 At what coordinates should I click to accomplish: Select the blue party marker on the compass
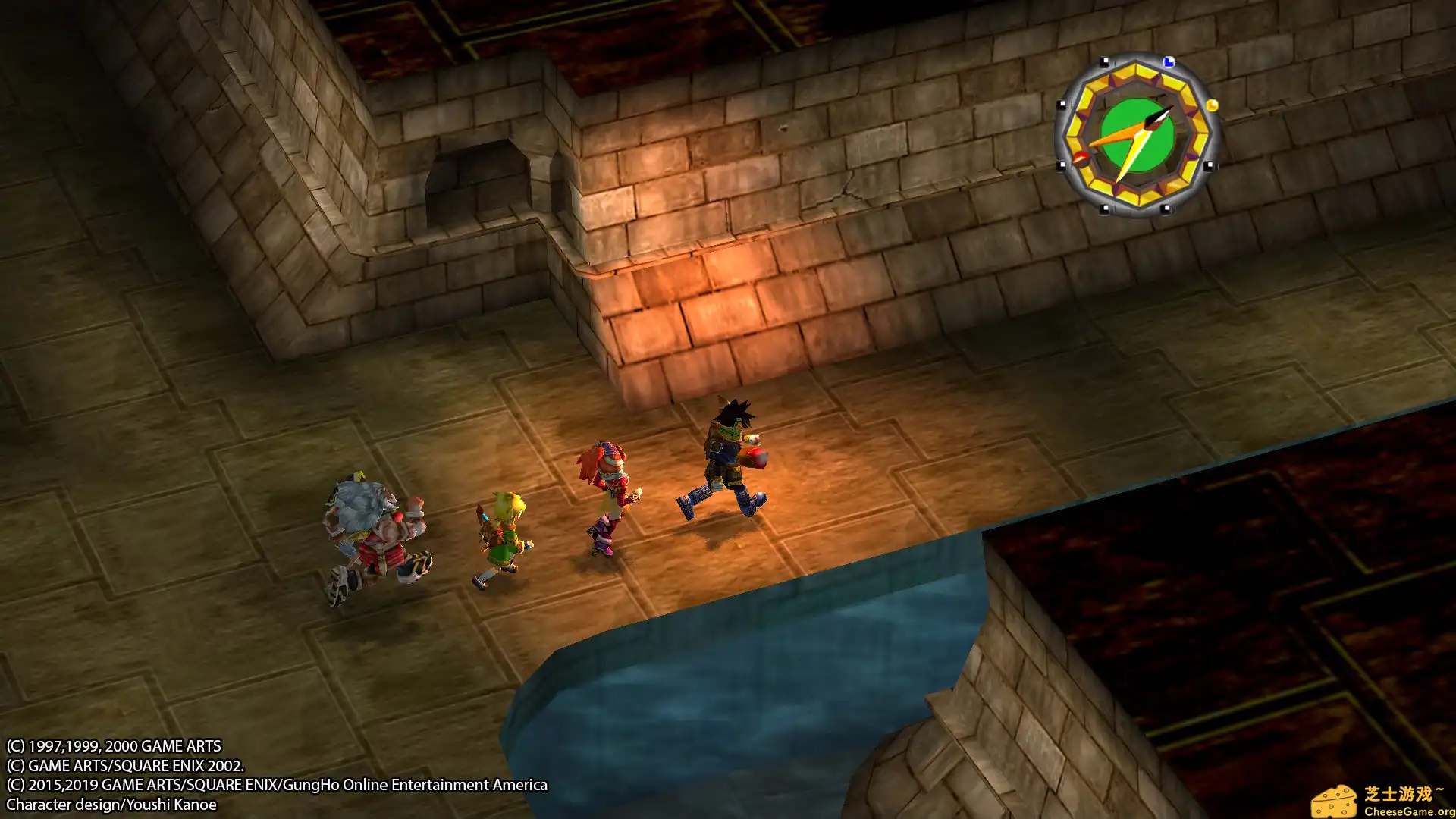point(1169,62)
